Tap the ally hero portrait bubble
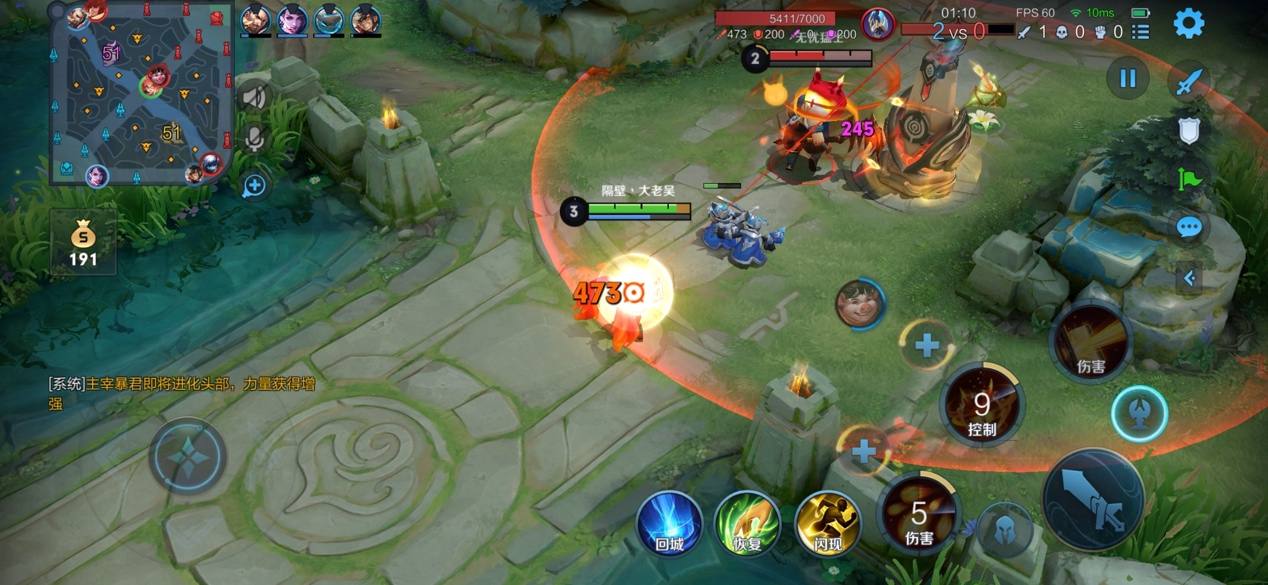The width and height of the screenshot is (1268, 585). (x=860, y=304)
